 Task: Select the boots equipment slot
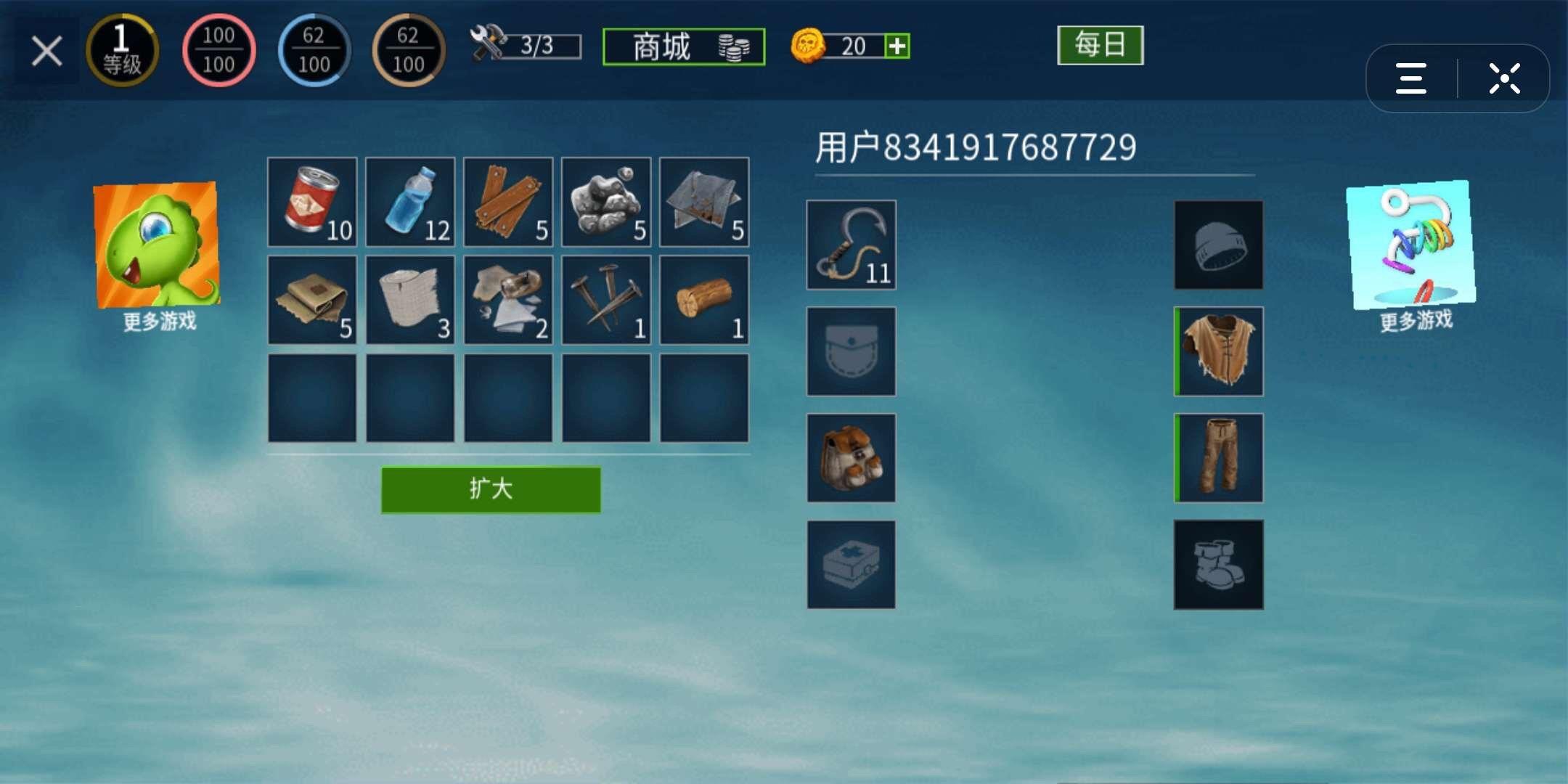1218,565
